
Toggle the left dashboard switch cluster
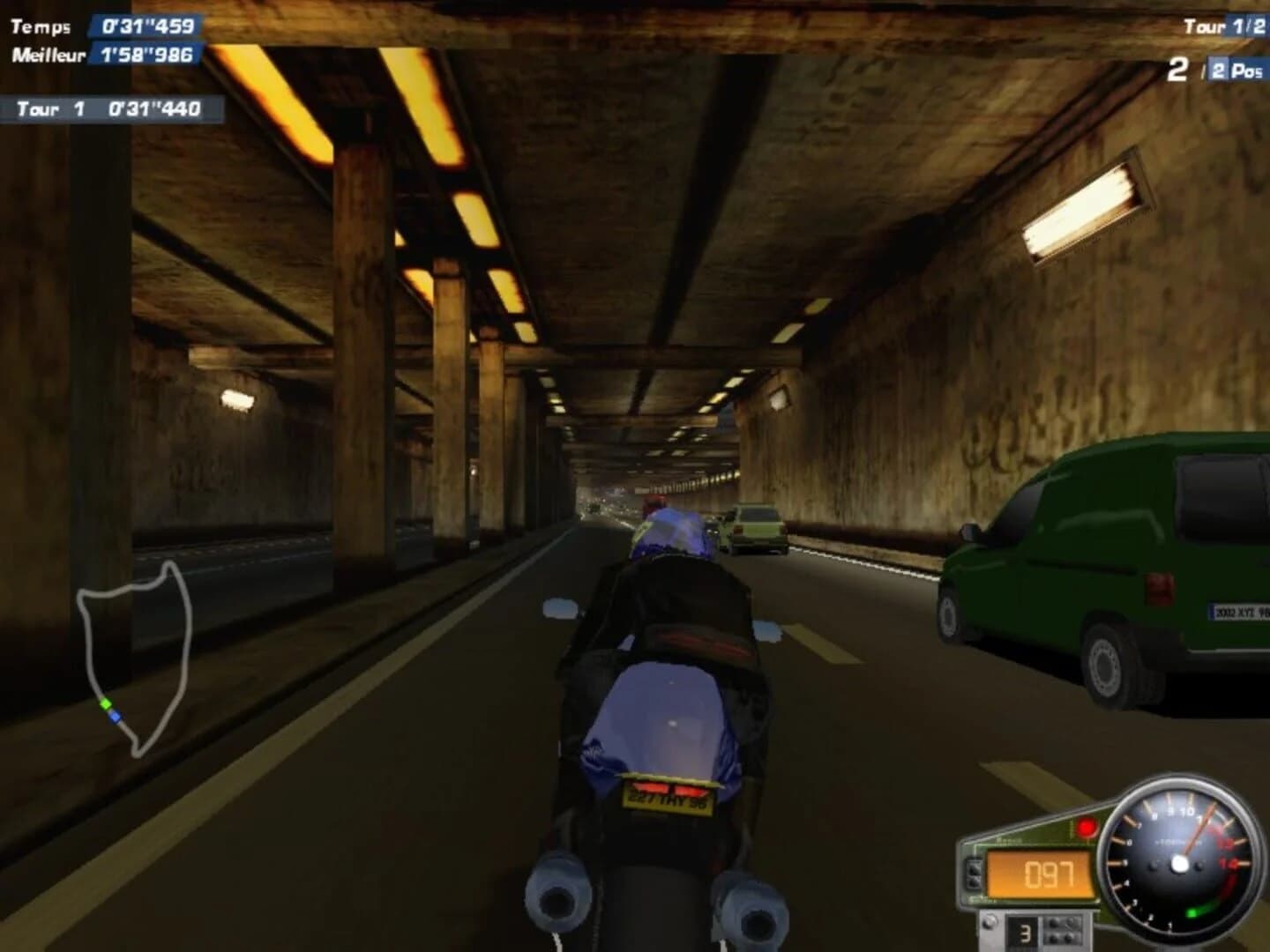click(x=975, y=875)
